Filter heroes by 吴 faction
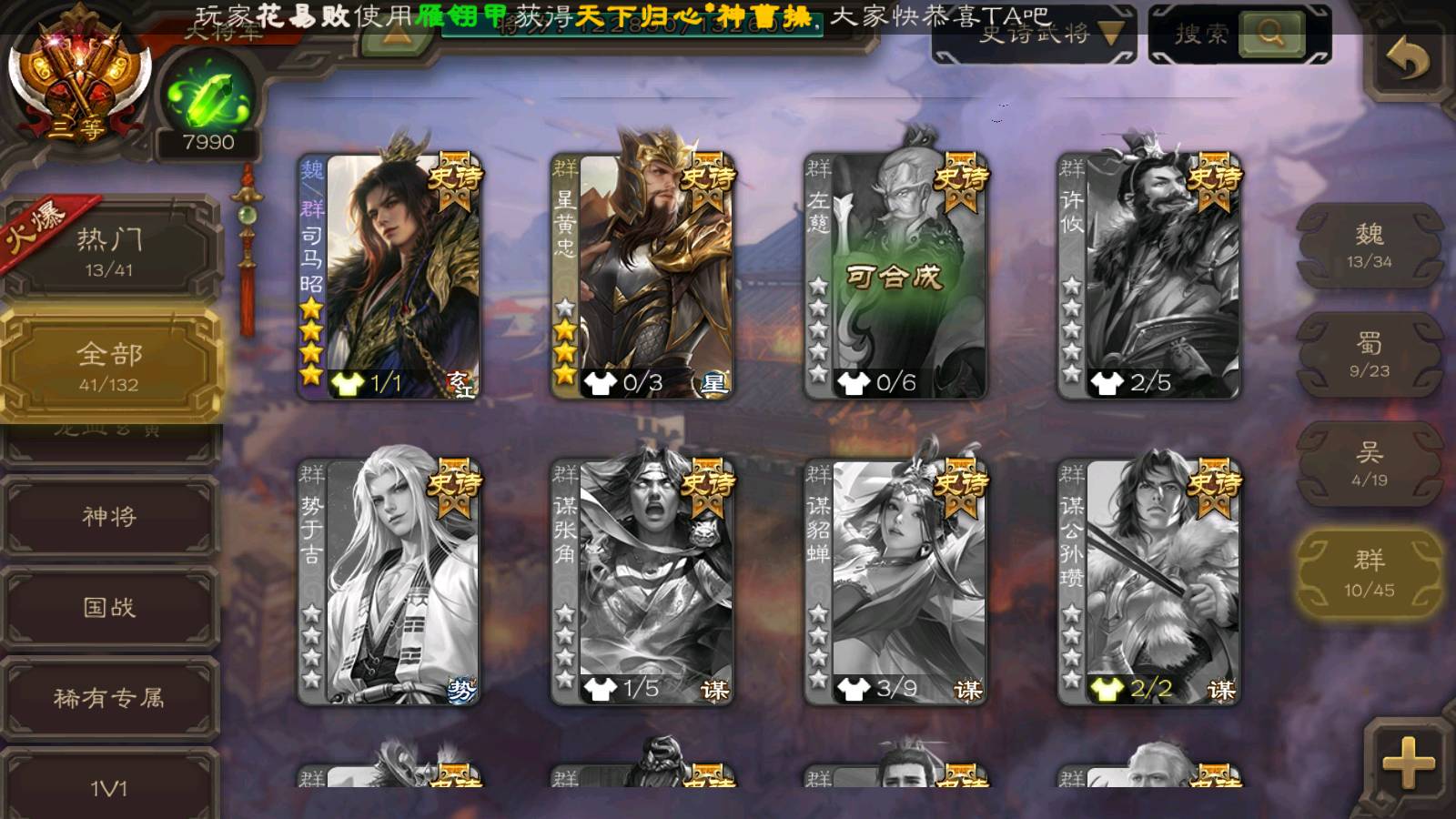The image size is (1456, 819). pyautogui.click(x=1369, y=464)
